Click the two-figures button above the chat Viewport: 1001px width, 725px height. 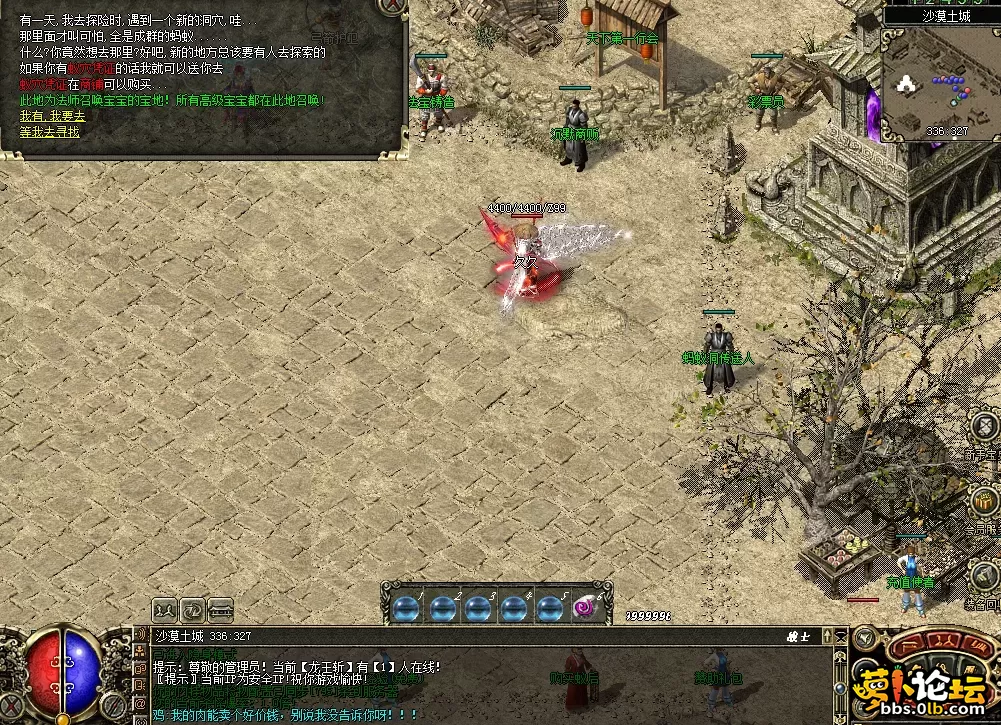coord(165,608)
